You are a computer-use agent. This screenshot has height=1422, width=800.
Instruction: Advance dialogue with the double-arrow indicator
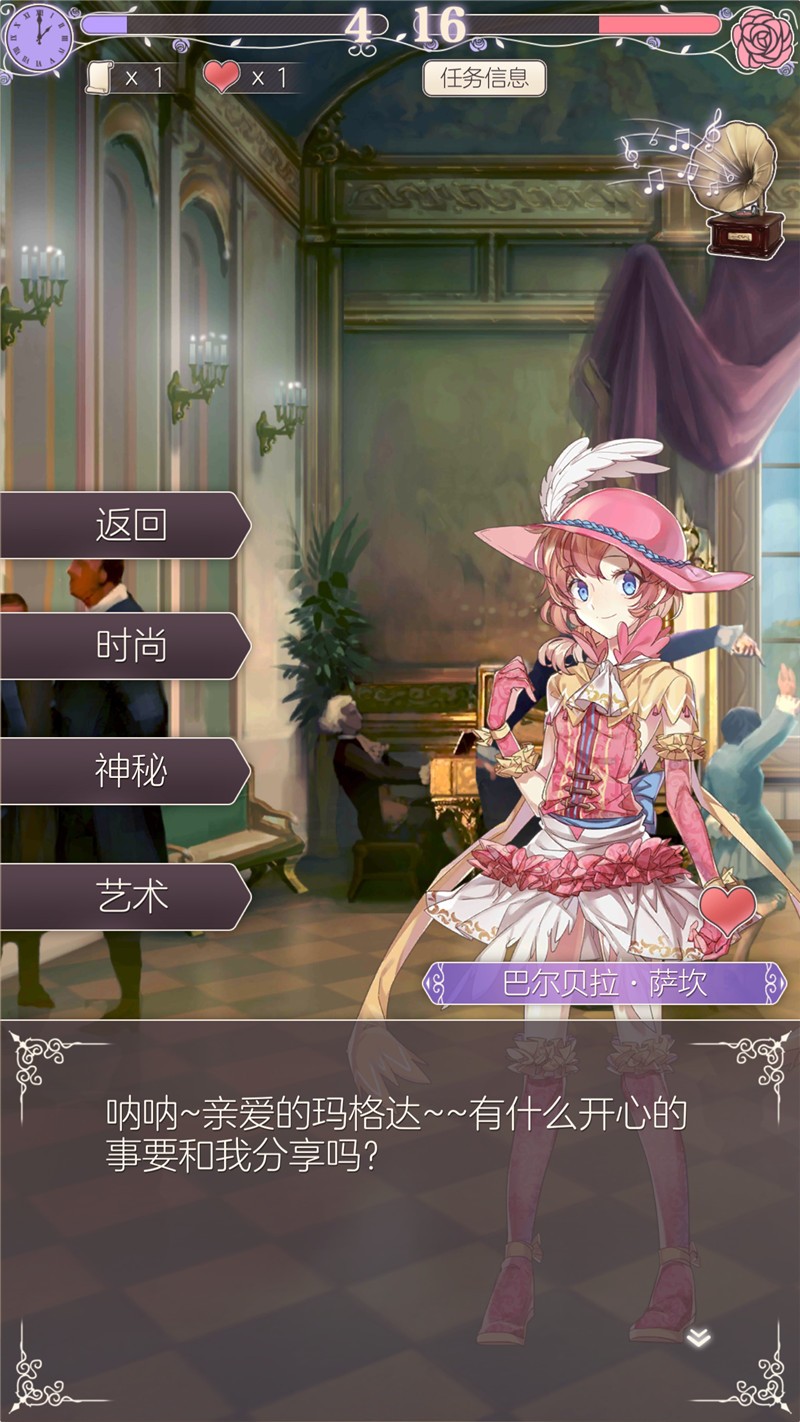tap(698, 1338)
